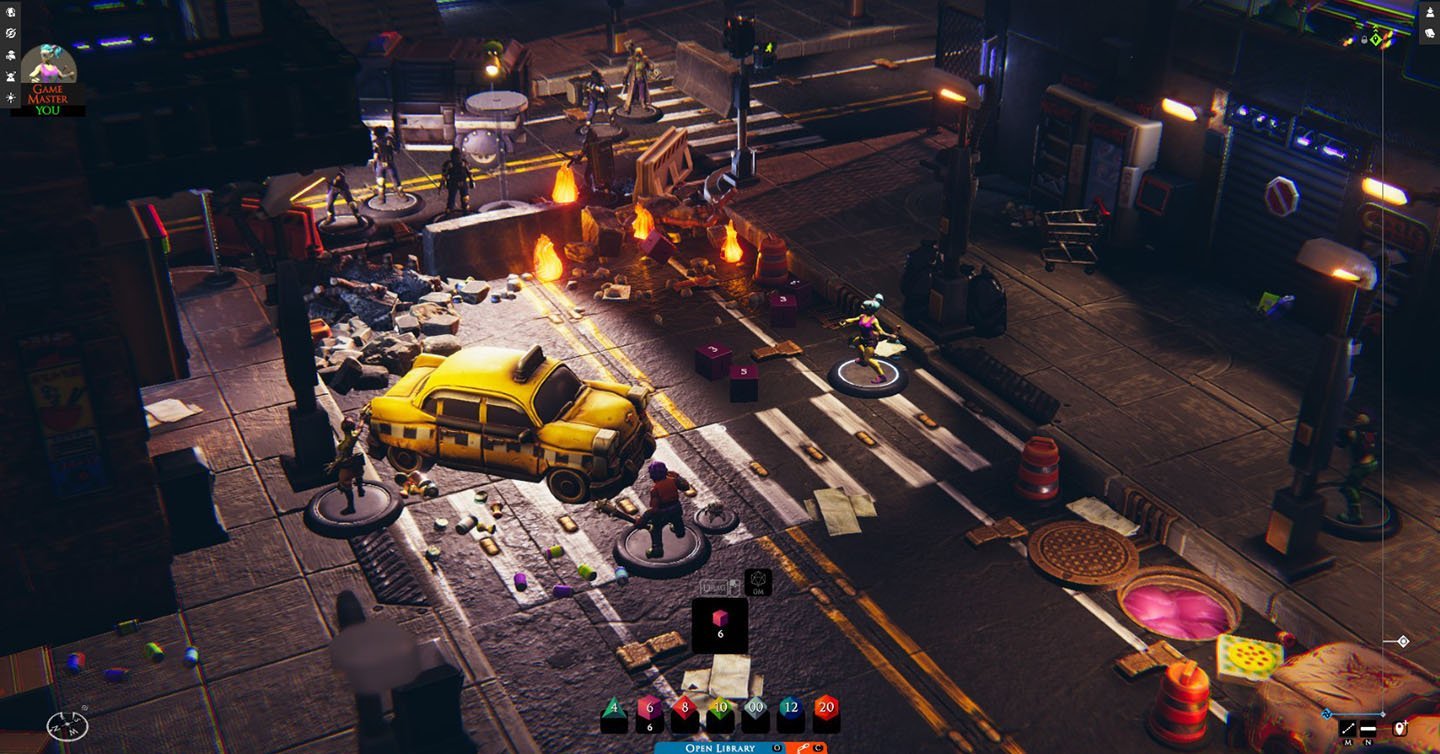Click the sun icon in the sidebar
The width and height of the screenshot is (1440, 754).
click(x=11, y=97)
